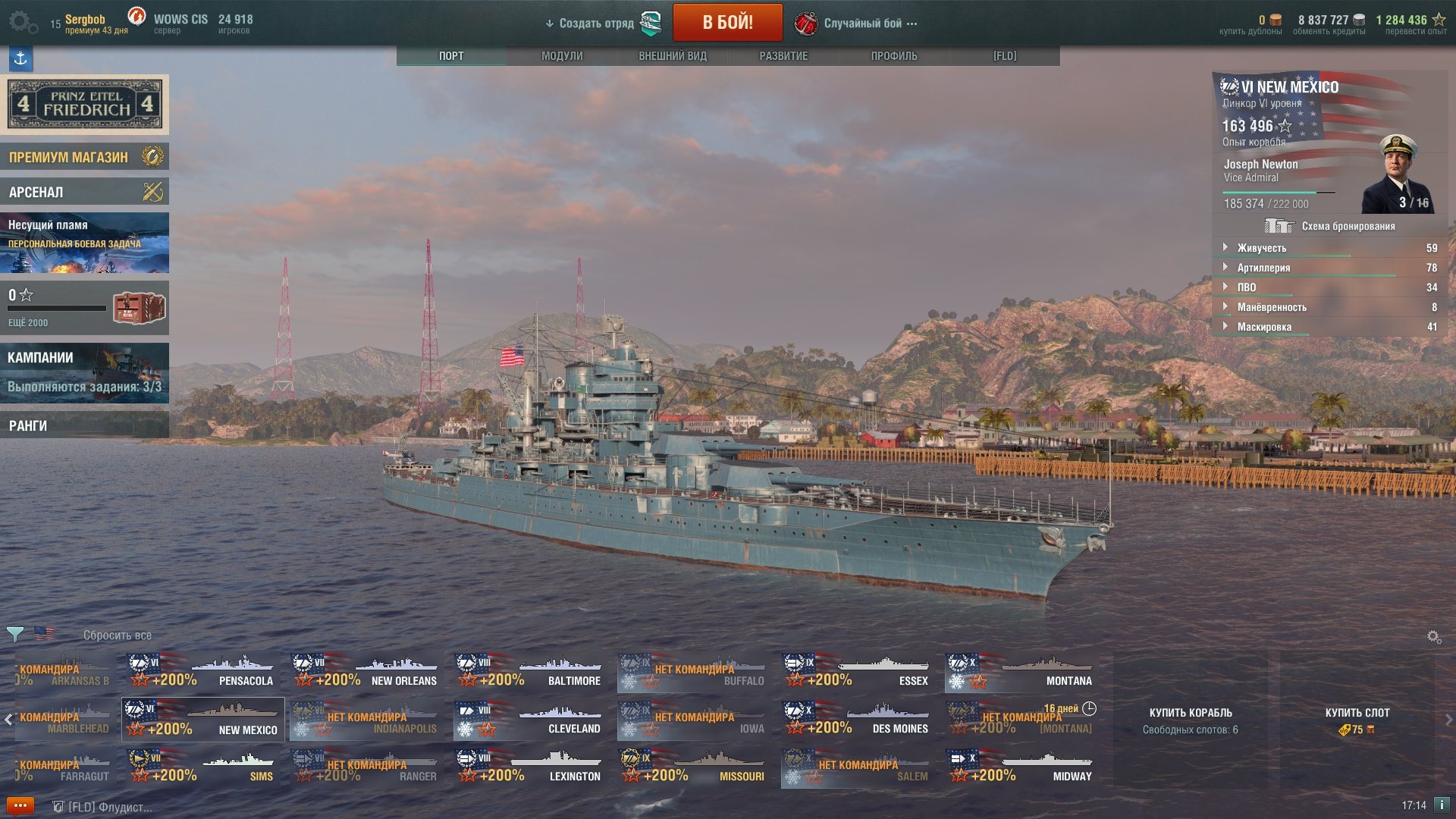1456x819 pixels.
Task: Click Создать отряд to form a division
Action: click(596, 24)
